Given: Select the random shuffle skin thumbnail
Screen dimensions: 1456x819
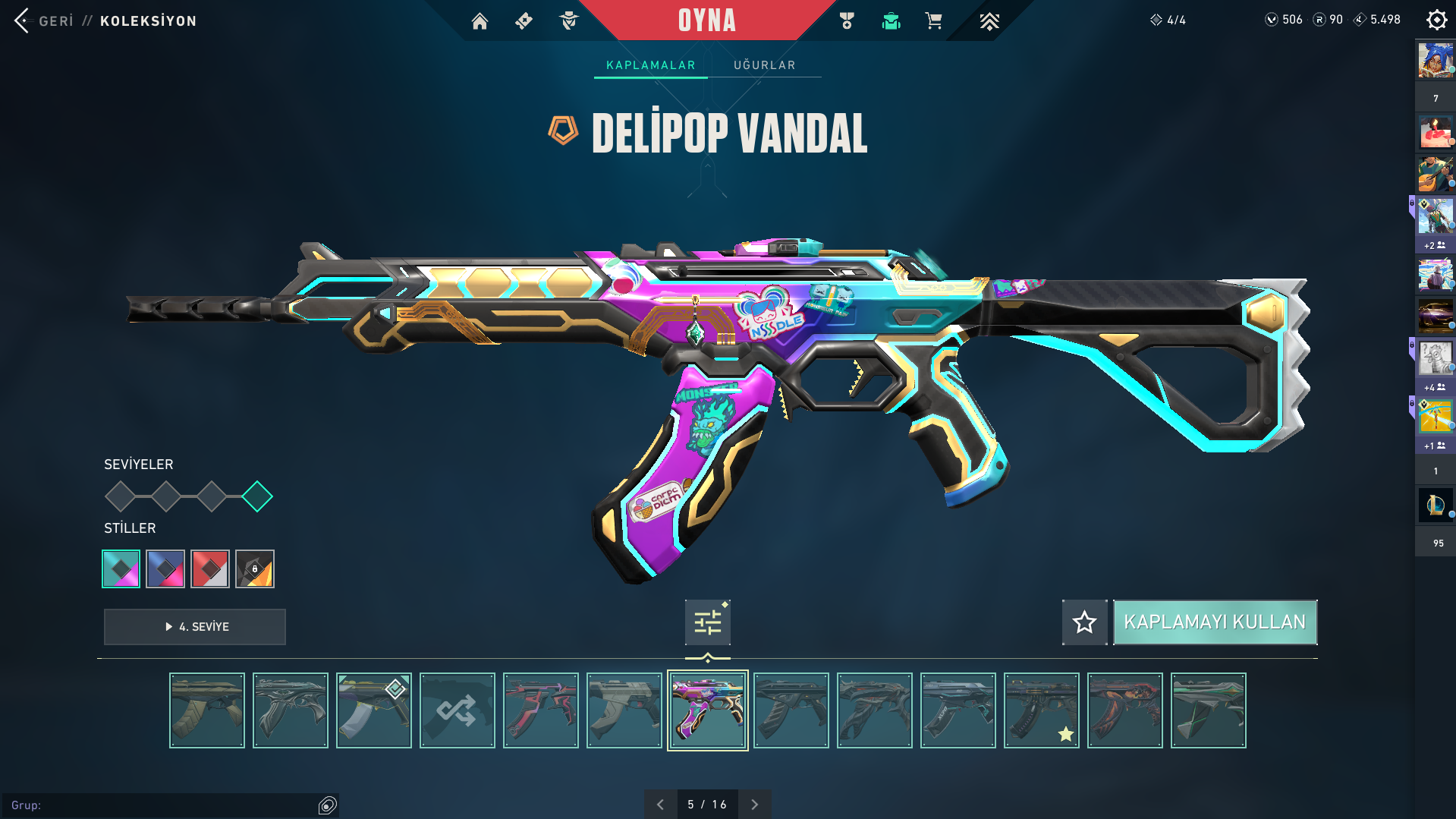Looking at the screenshot, I should point(457,710).
